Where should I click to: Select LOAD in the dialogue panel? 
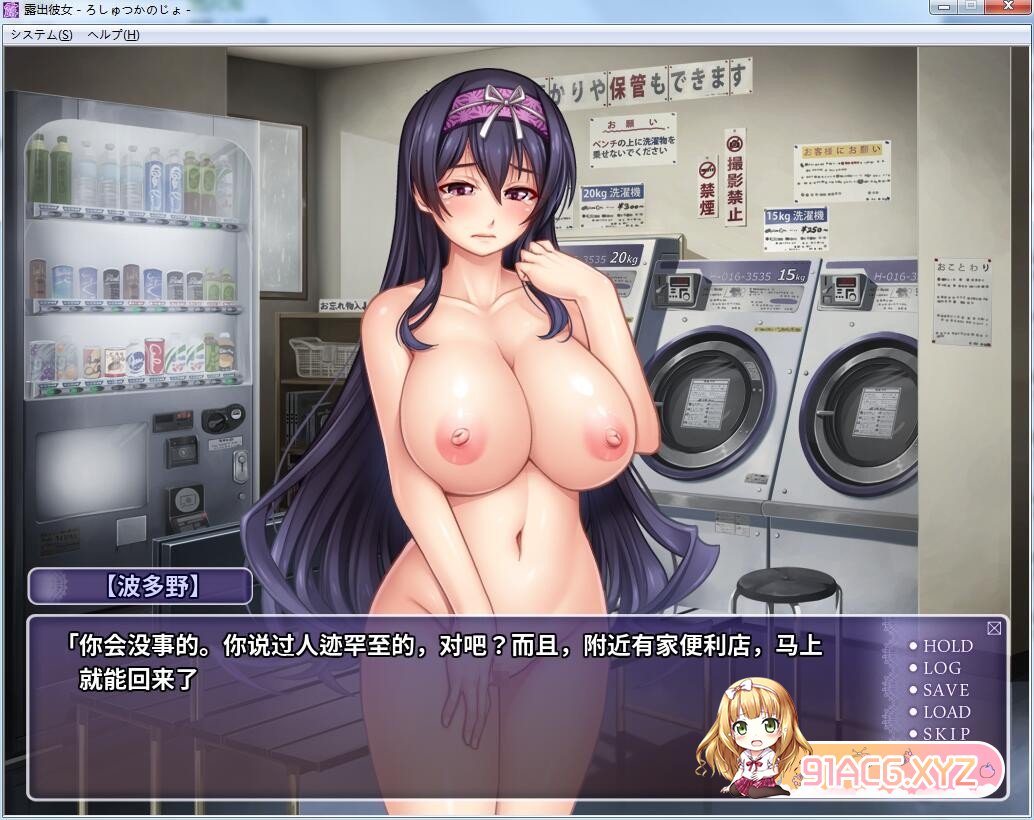pyautogui.click(x=946, y=712)
